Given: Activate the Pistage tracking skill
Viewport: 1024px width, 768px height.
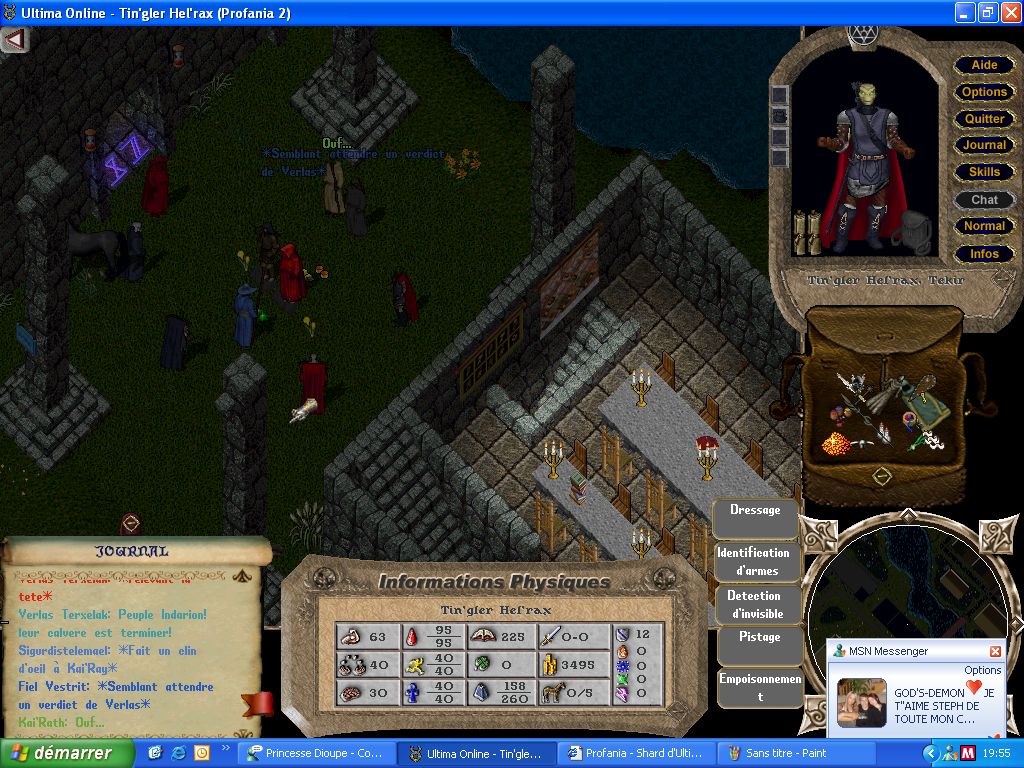Looking at the screenshot, I should (x=759, y=637).
